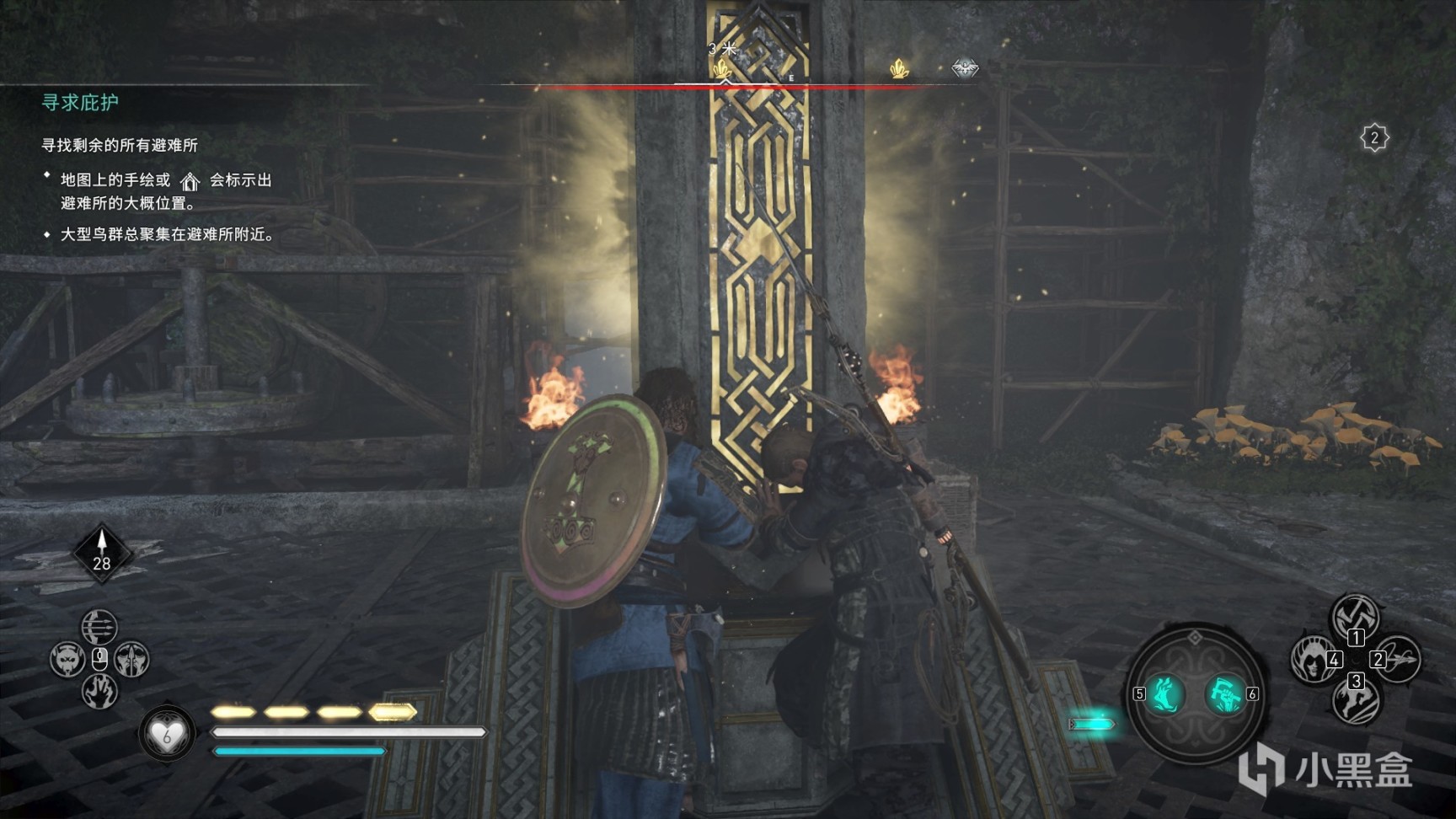1456x819 pixels.
Task: Select the hooded figure ability in slot 4
Action: tap(1313, 659)
